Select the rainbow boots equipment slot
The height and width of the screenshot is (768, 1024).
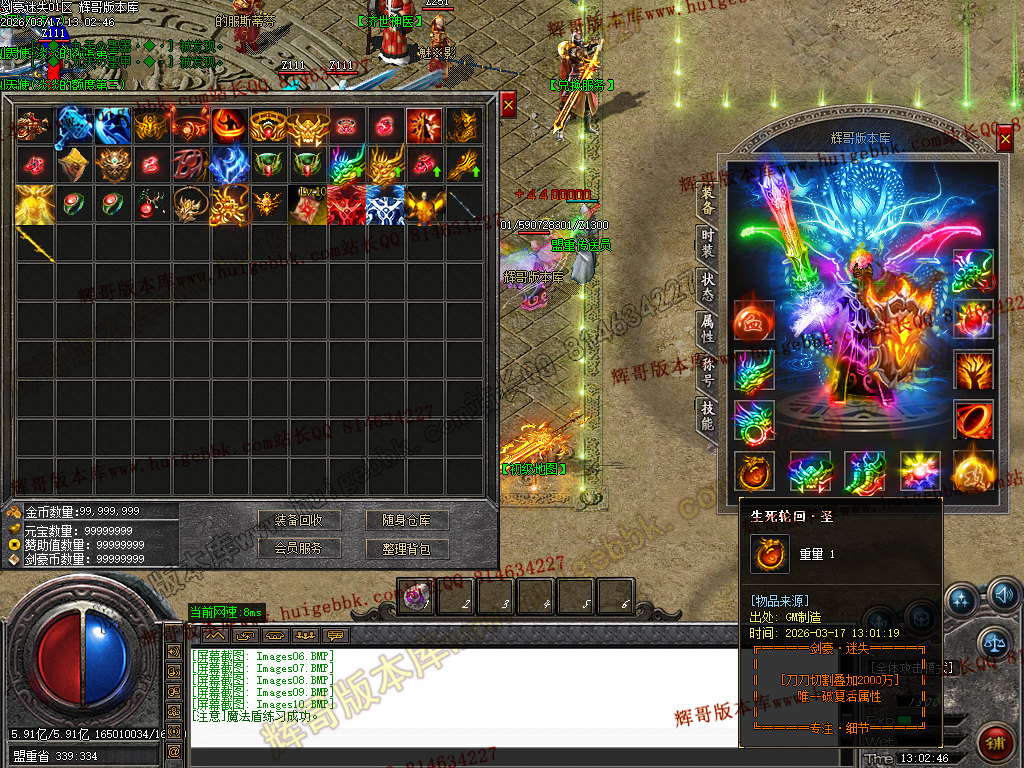864,471
